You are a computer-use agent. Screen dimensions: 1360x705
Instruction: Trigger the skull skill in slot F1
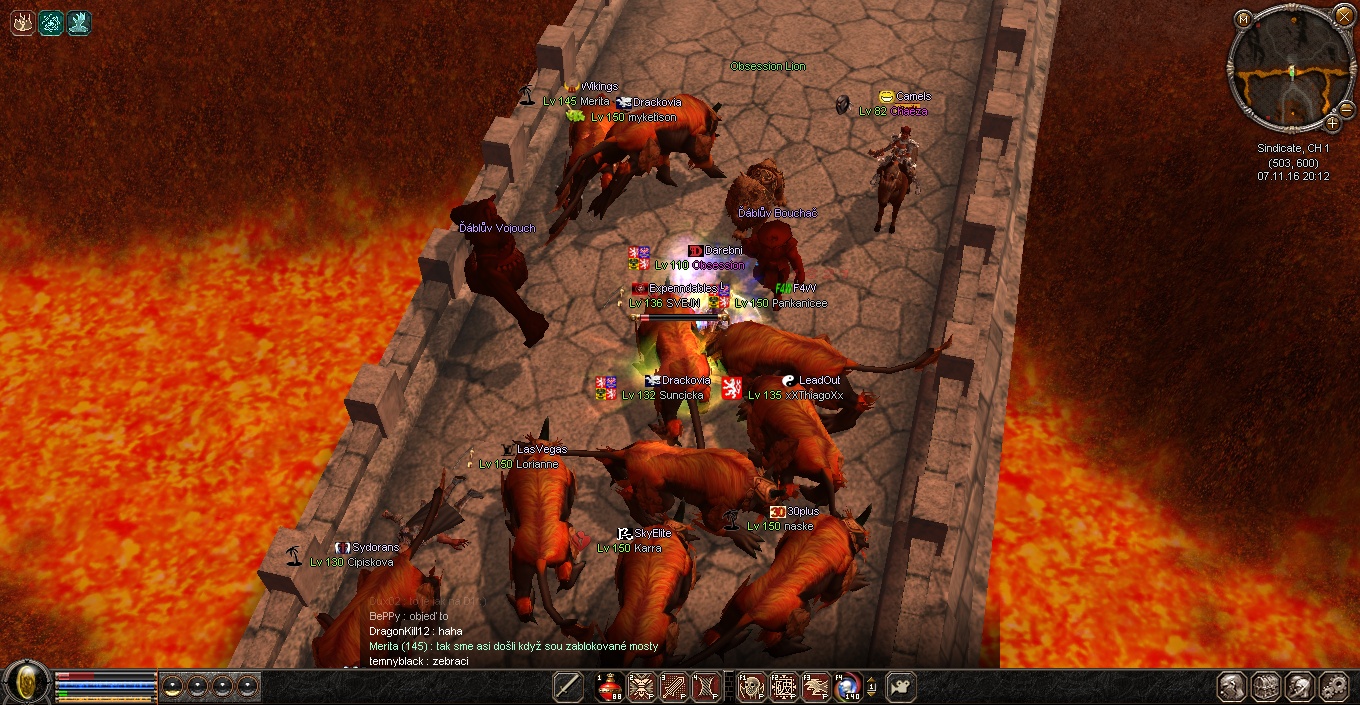751,687
